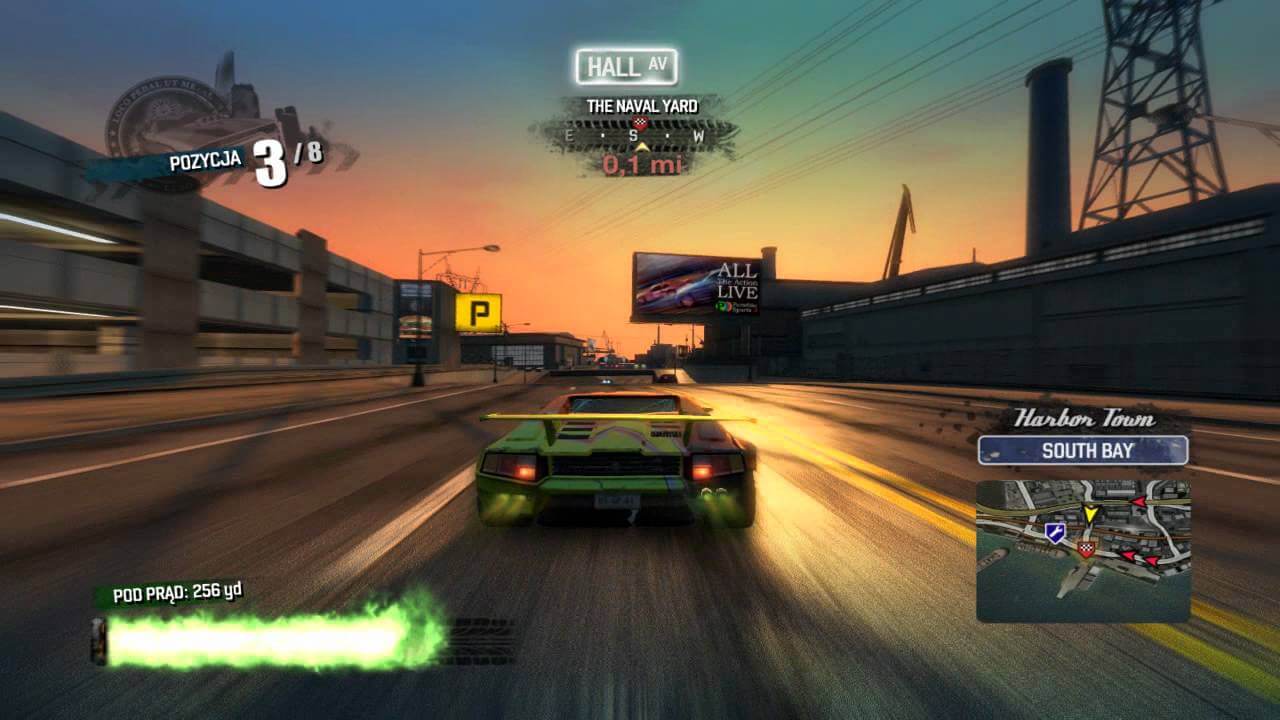The image size is (1280, 720).
Task: Open the Harbor Town minimap
Action: [x=1083, y=551]
